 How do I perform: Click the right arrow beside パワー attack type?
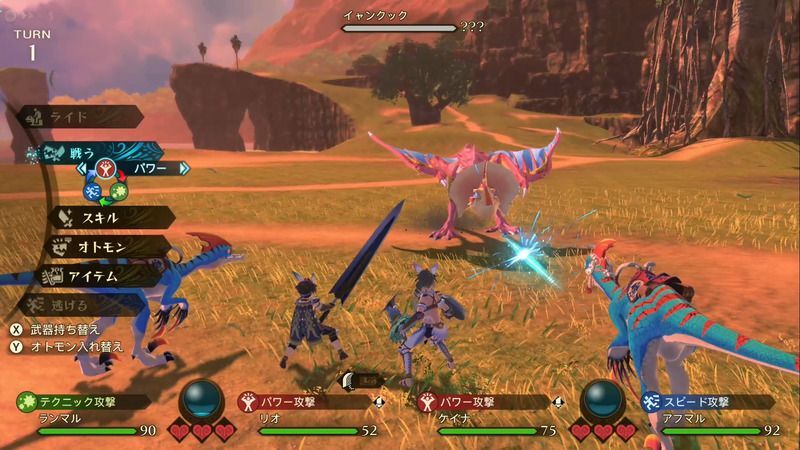[x=184, y=169]
